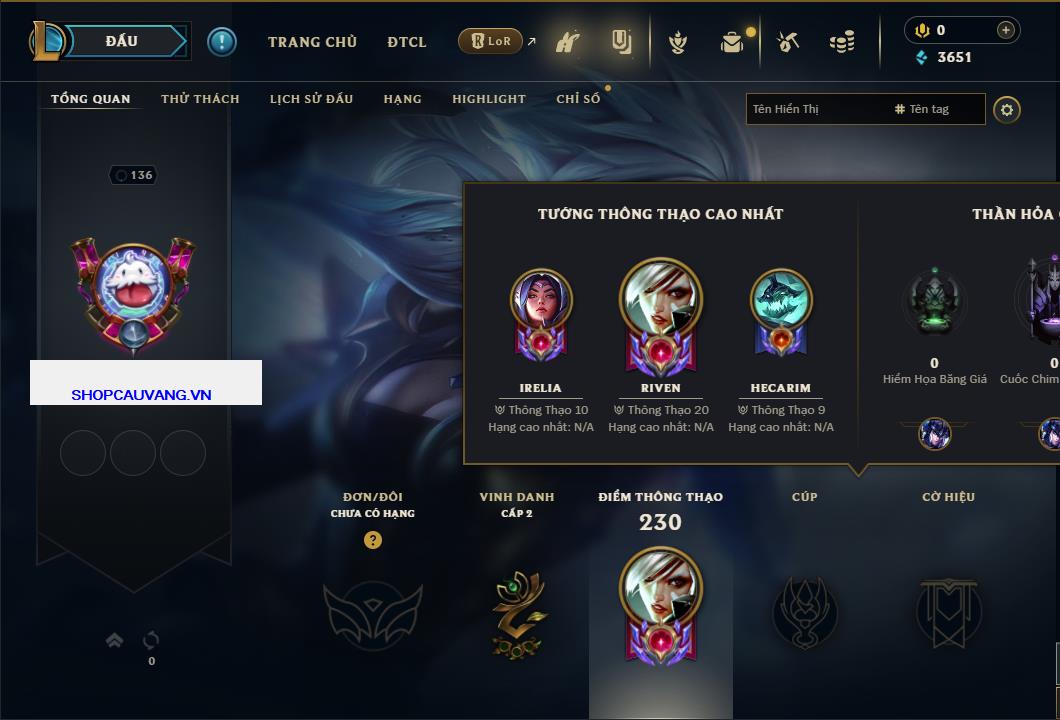This screenshot has width=1060, height=720.
Task: Show the HIGHLIGHT tab
Action: (488, 99)
